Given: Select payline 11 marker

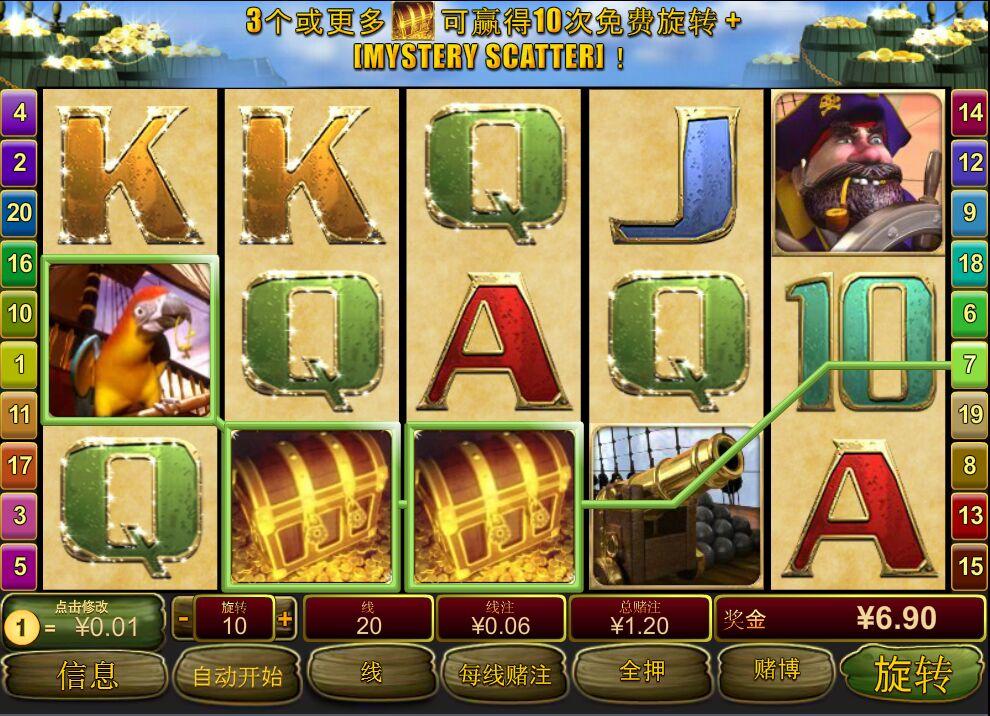Looking at the screenshot, I should (x=19, y=414).
